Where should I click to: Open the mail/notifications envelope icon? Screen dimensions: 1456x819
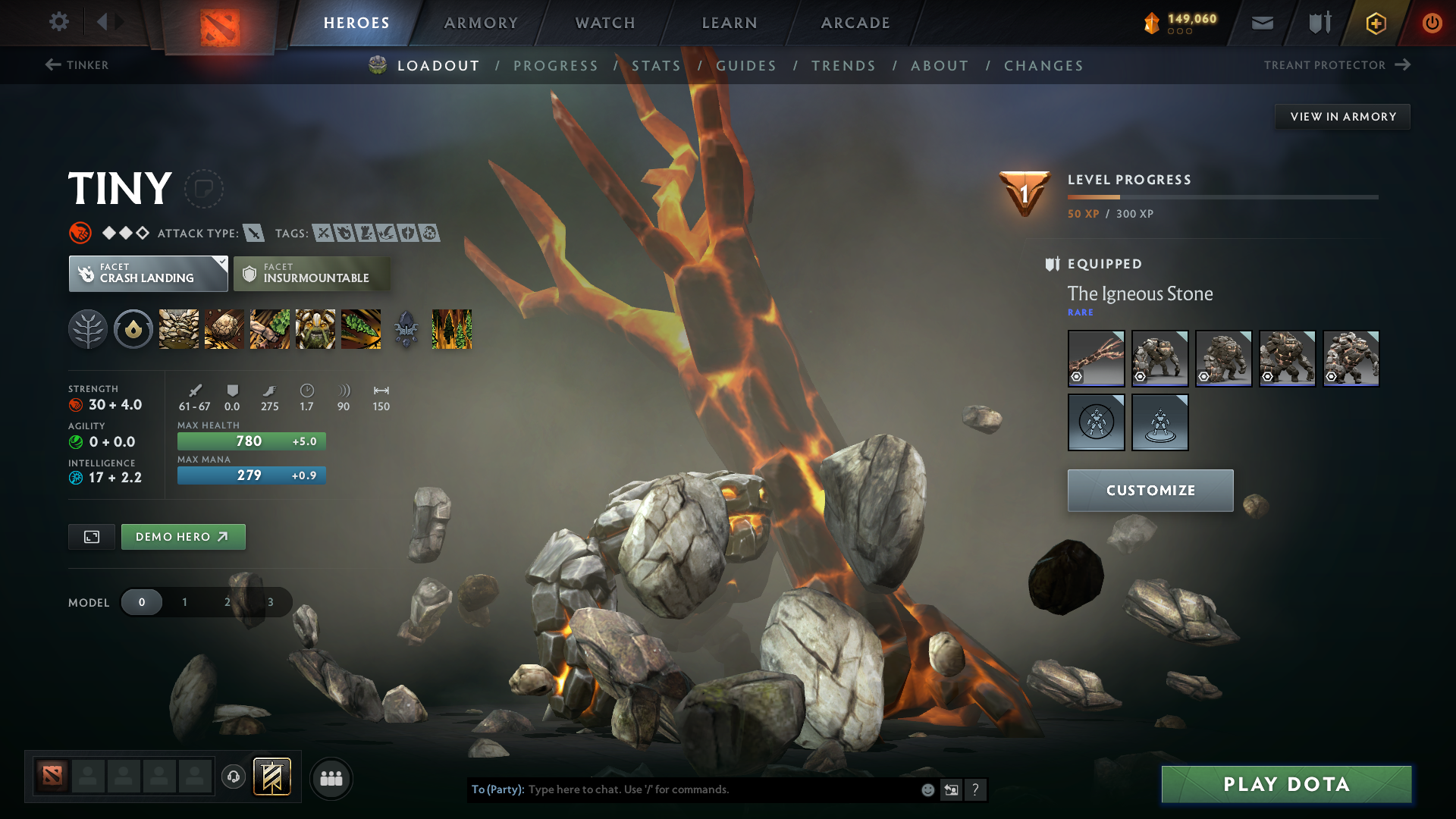[x=1261, y=22]
